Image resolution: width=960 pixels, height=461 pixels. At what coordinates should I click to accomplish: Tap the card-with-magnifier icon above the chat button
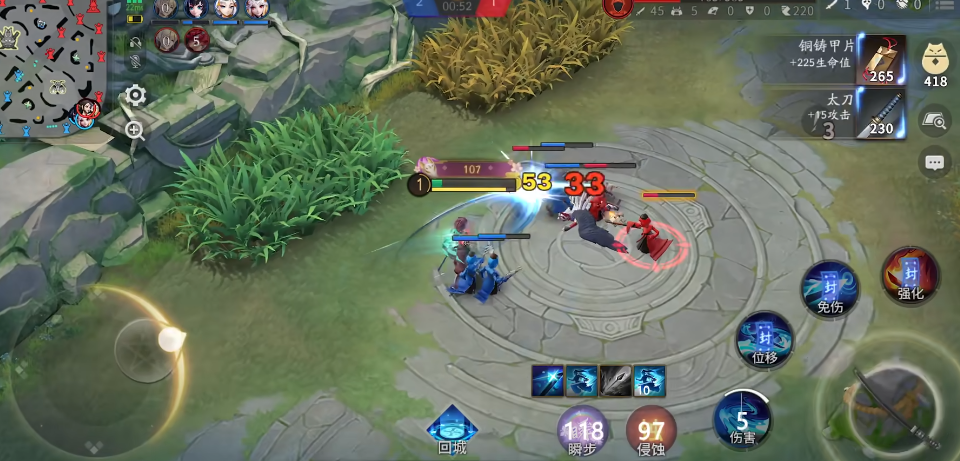935,121
